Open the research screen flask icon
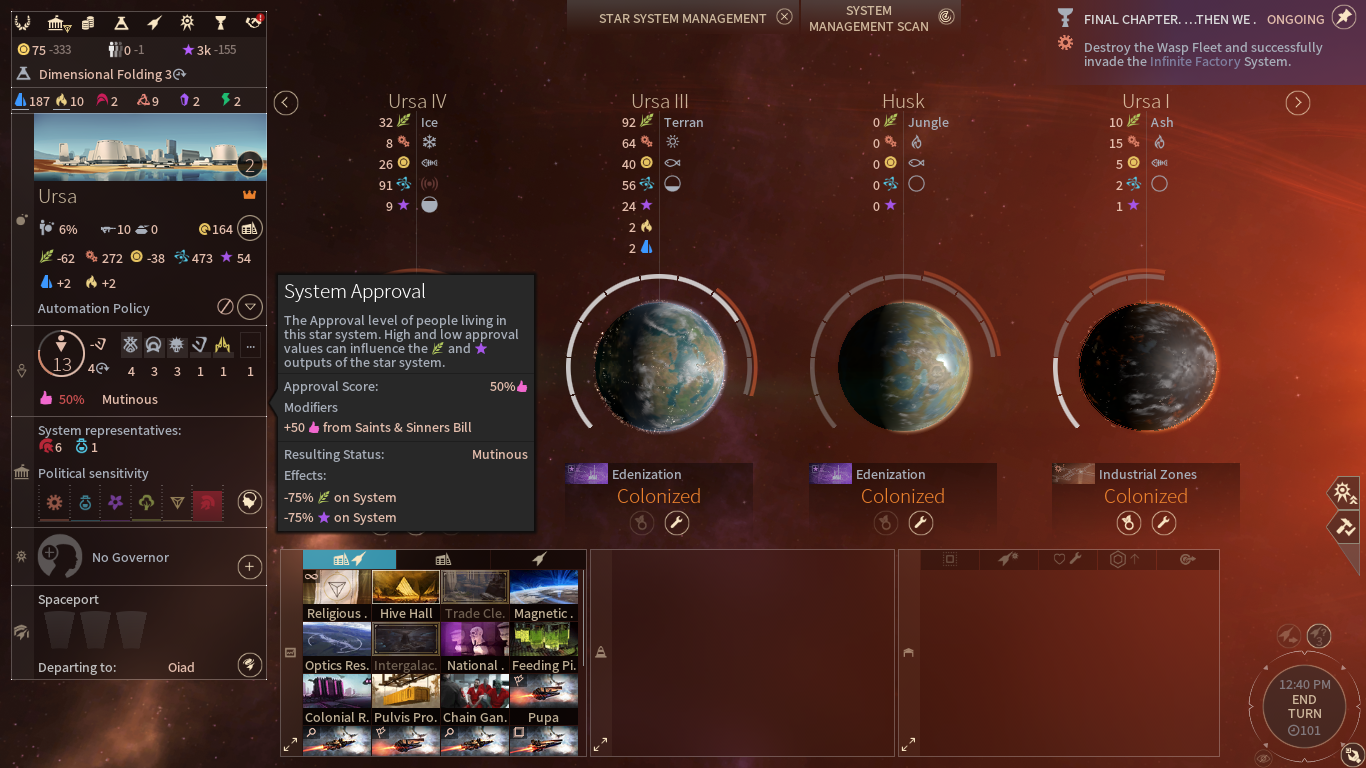 (x=121, y=23)
